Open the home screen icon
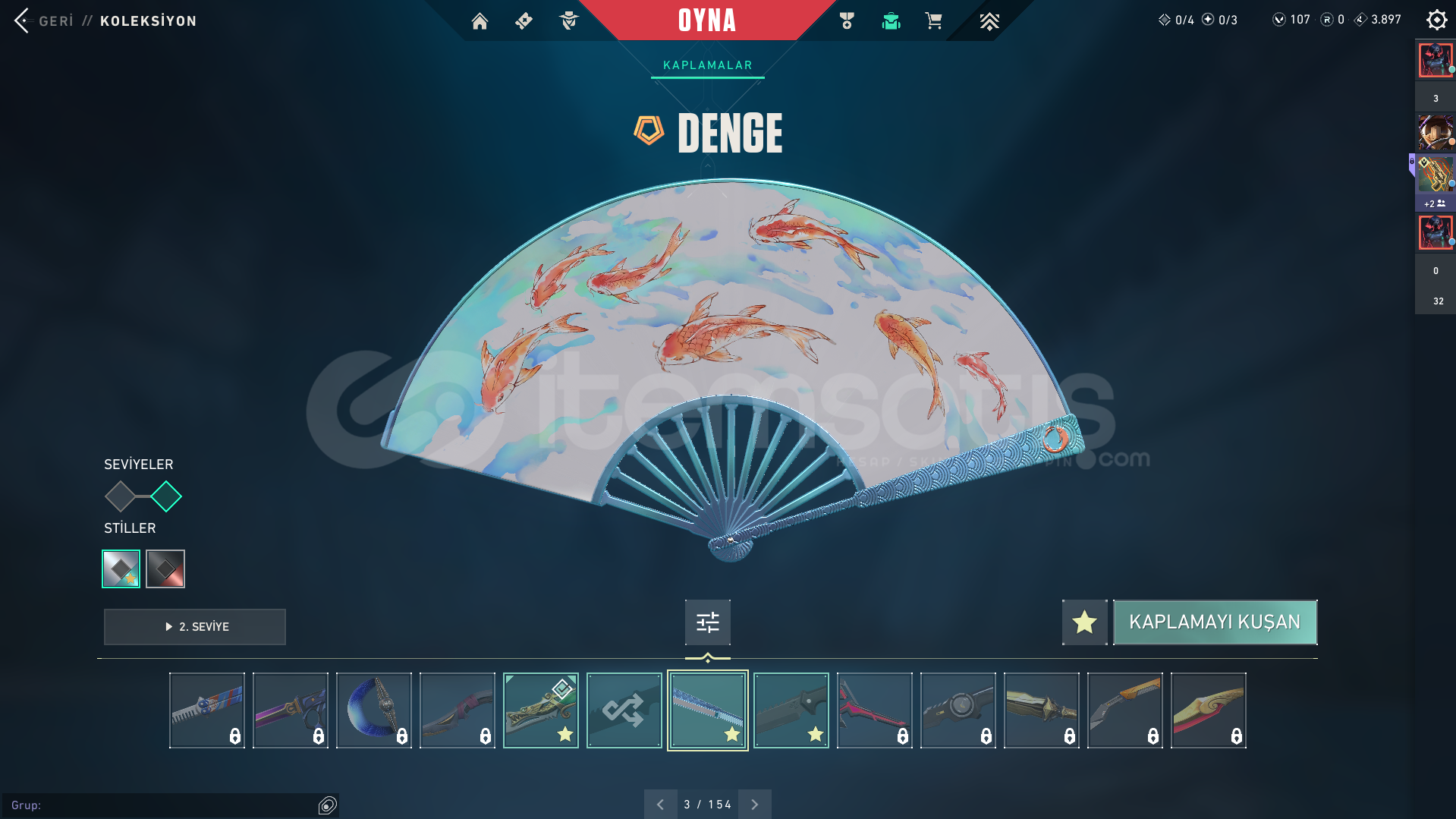Image resolution: width=1456 pixels, height=819 pixels. (x=480, y=21)
